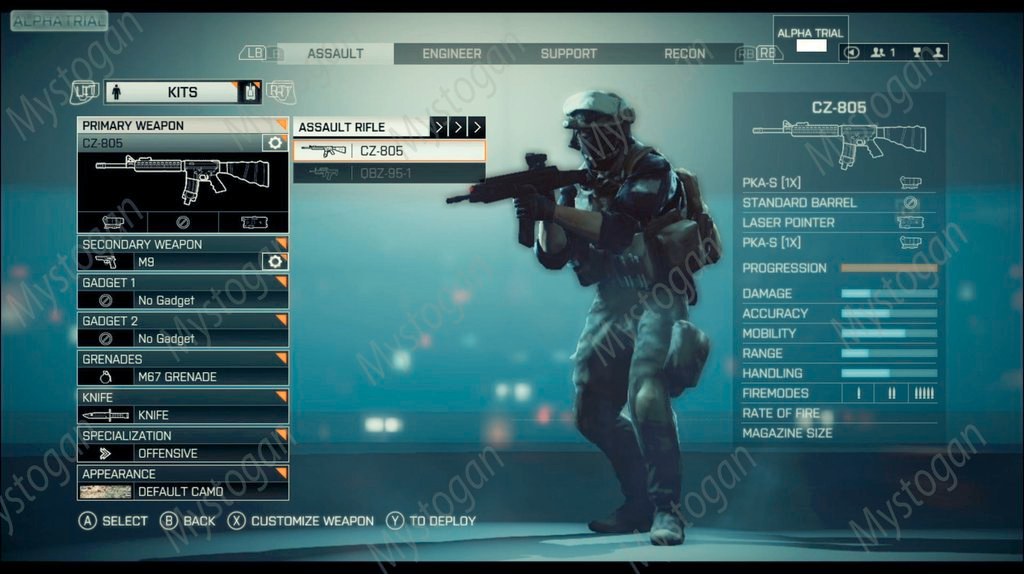Pick the CZ-805 in the assault rifle list
This screenshot has height=574, width=1024.
tap(389, 151)
